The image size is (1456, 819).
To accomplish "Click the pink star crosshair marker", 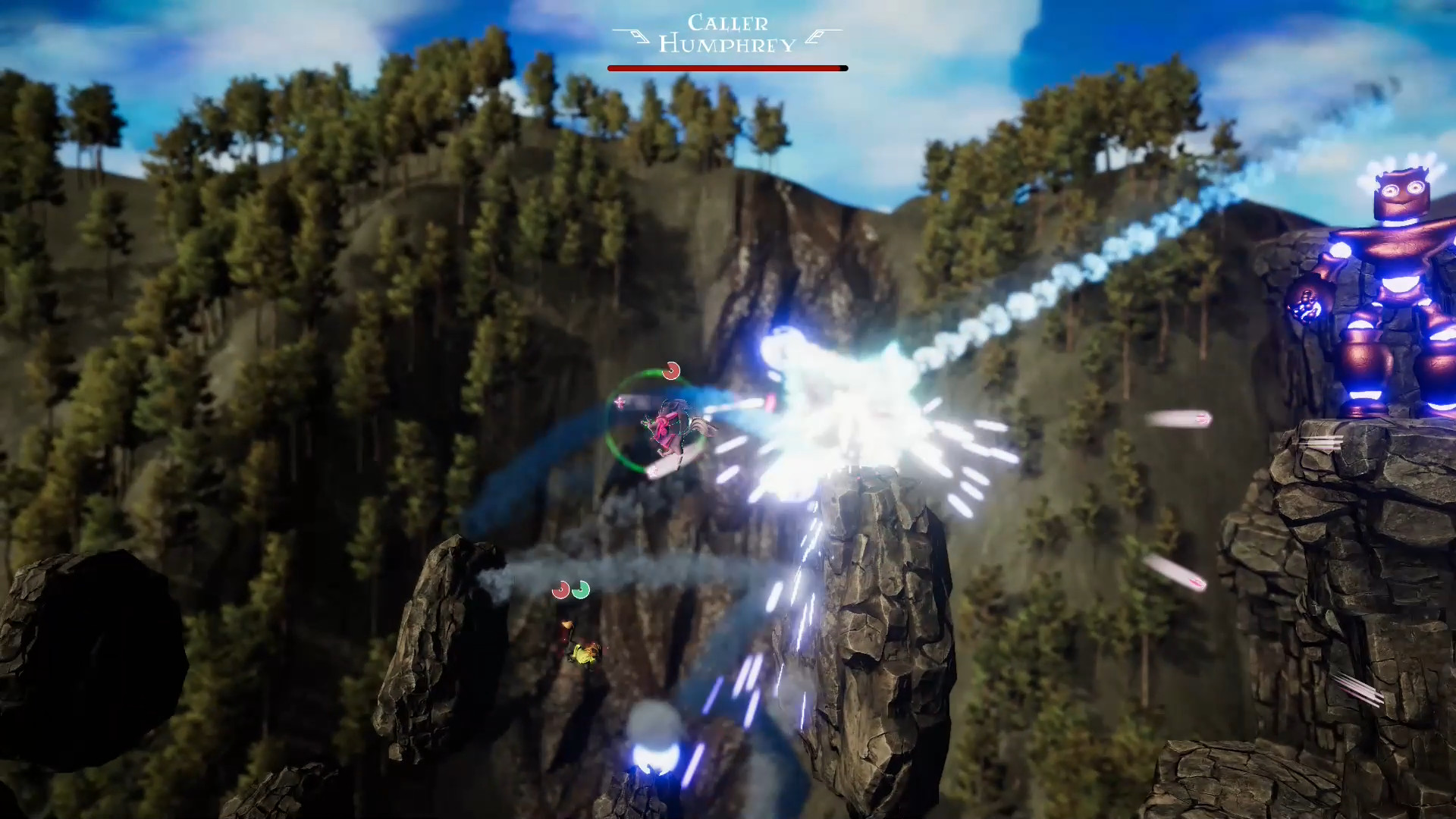I will [620, 403].
